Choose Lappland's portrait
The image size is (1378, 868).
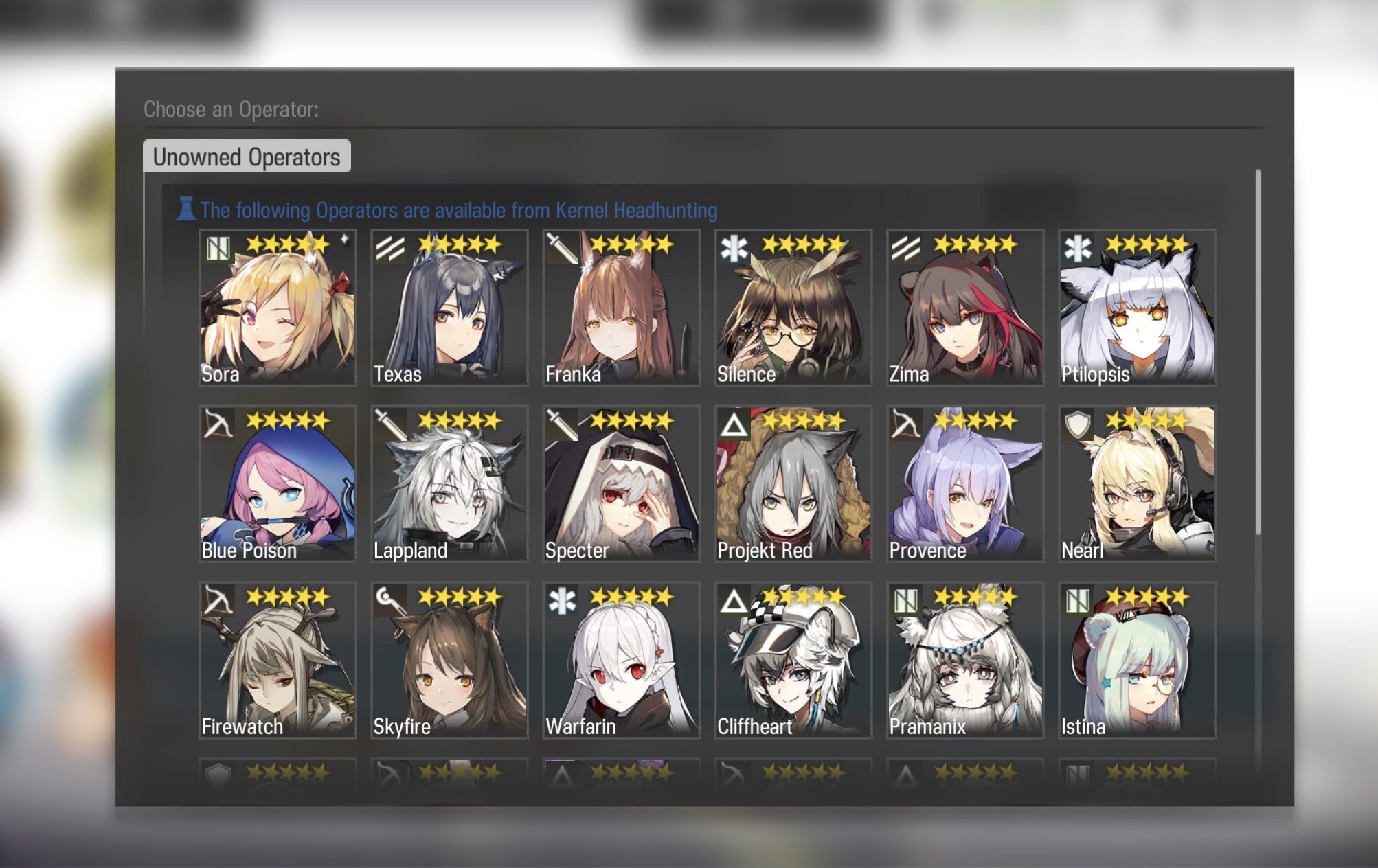449,484
